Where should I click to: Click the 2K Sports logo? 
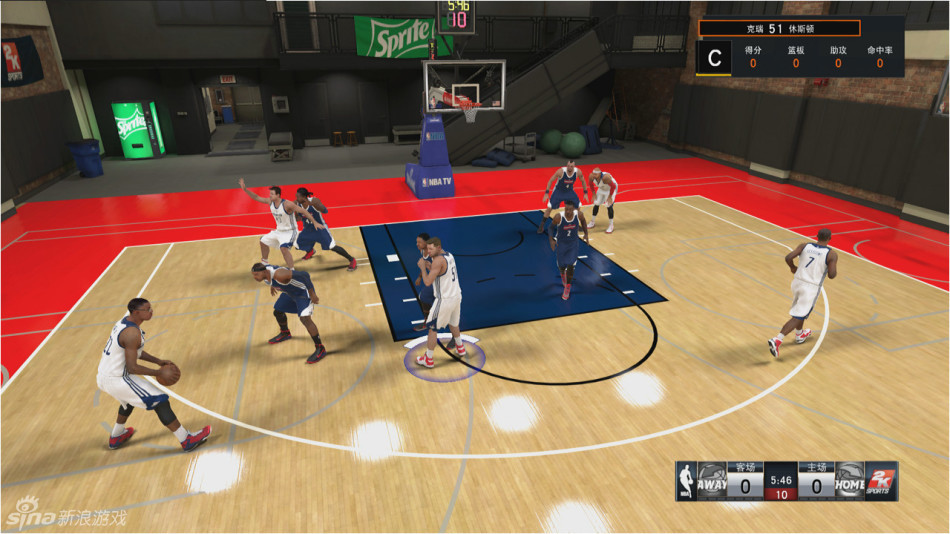[x=882, y=478]
